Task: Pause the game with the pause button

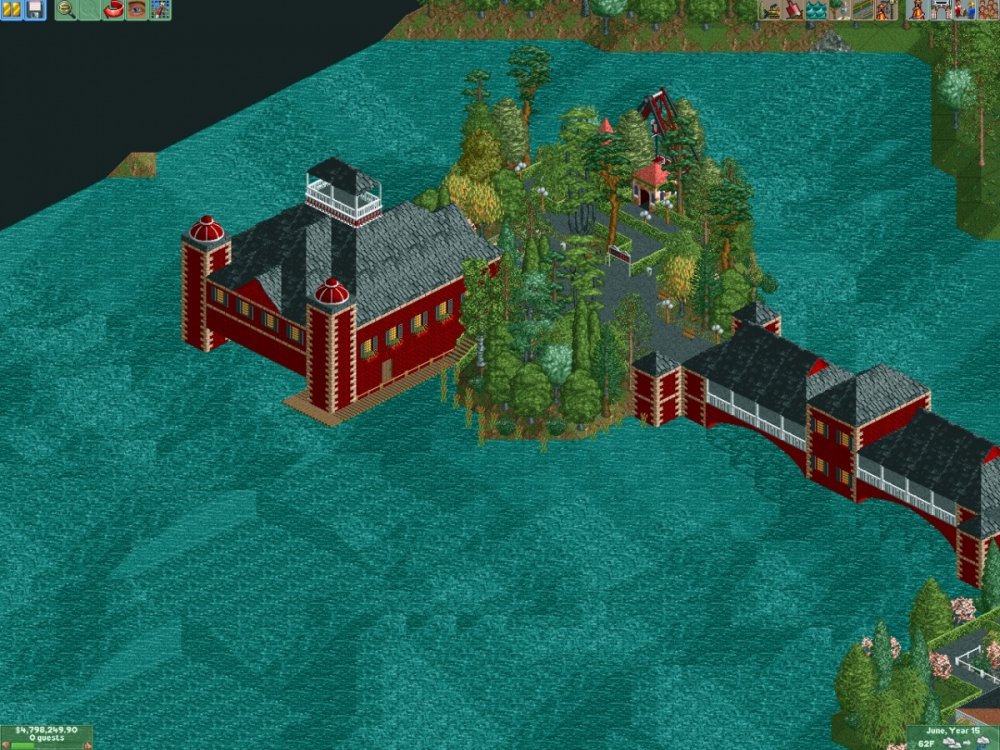Action: point(11,10)
